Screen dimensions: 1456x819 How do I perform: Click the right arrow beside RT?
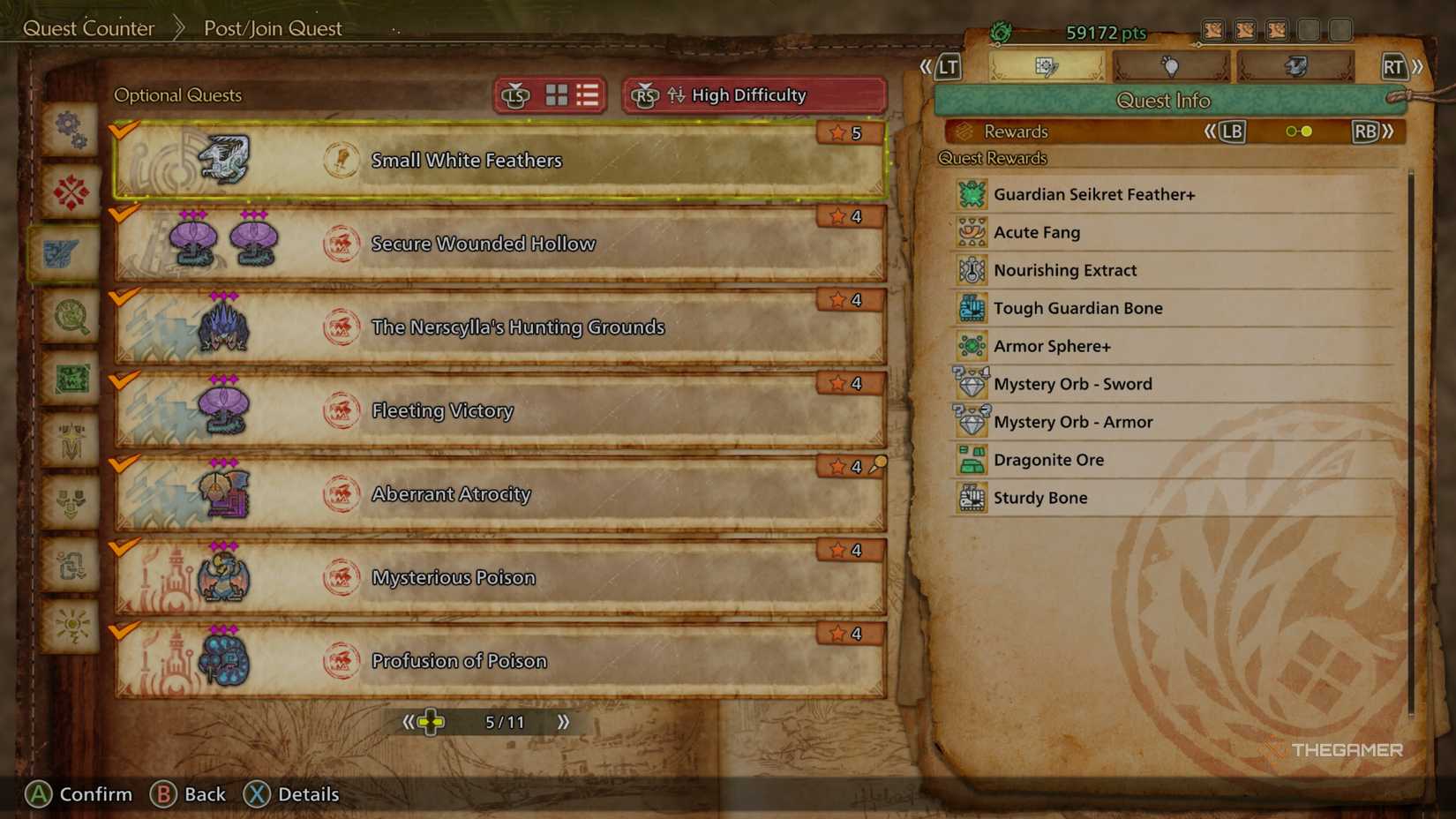pos(1415,64)
